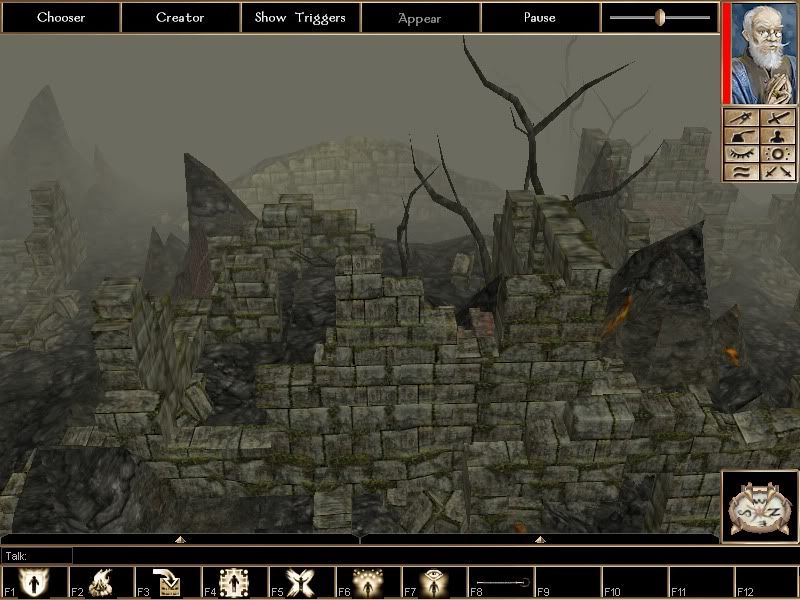Open the Chooser panel
This screenshot has width=800, height=600.
point(60,17)
